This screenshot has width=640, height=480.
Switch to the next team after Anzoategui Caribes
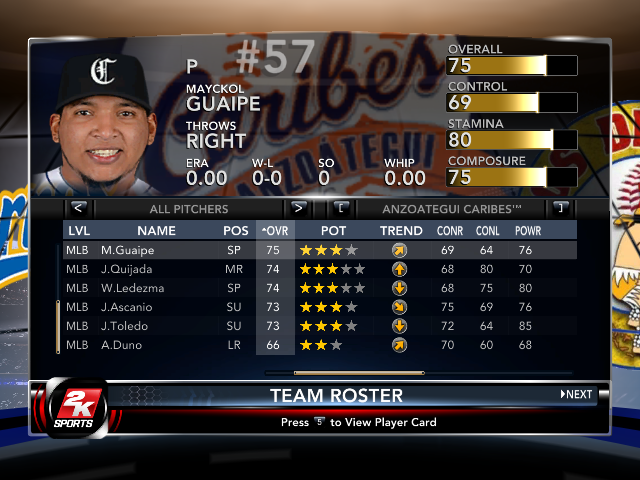560,209
